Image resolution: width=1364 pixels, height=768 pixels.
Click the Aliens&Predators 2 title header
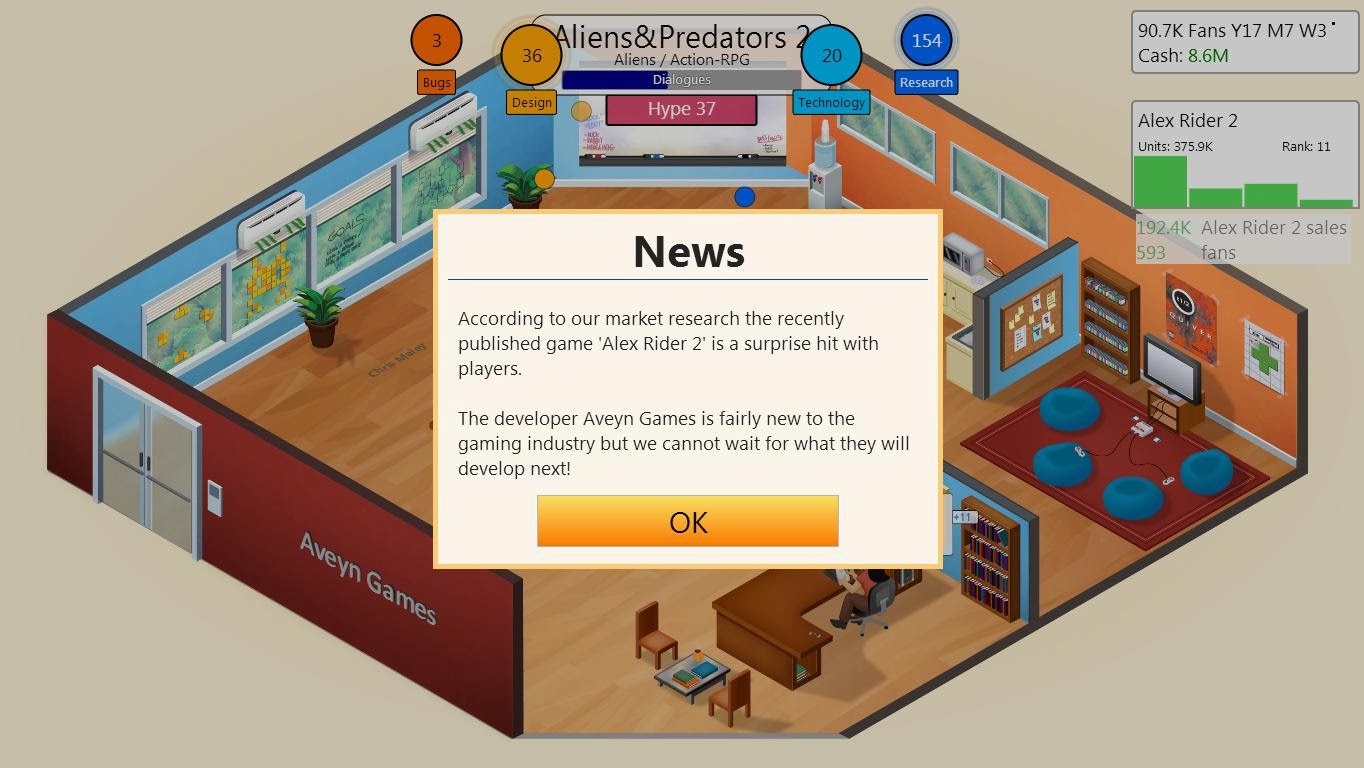tap(683, 37)
